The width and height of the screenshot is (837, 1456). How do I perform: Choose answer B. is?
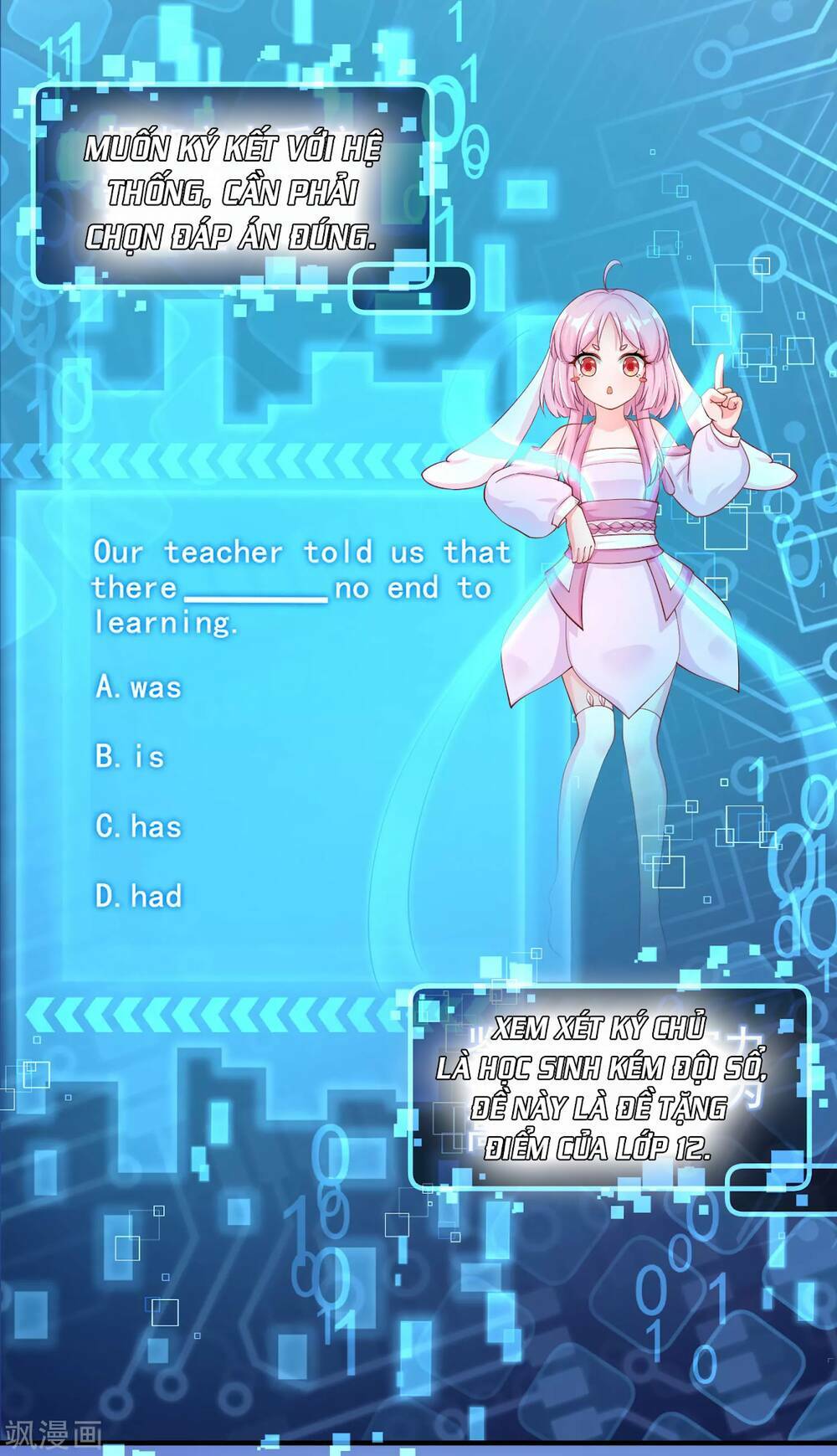point(130,757)
